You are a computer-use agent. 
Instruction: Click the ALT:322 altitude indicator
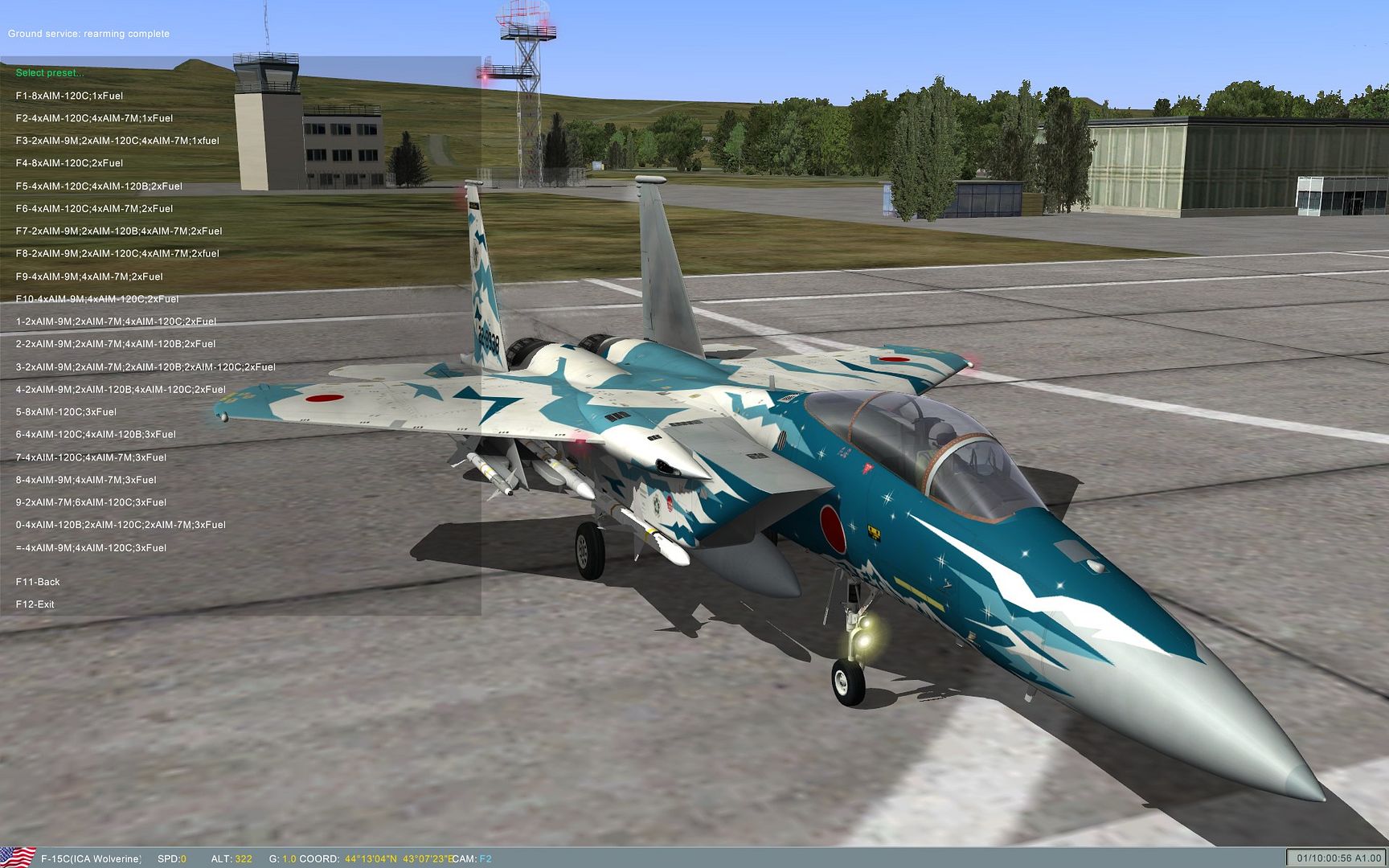click(x=233, y=858)
